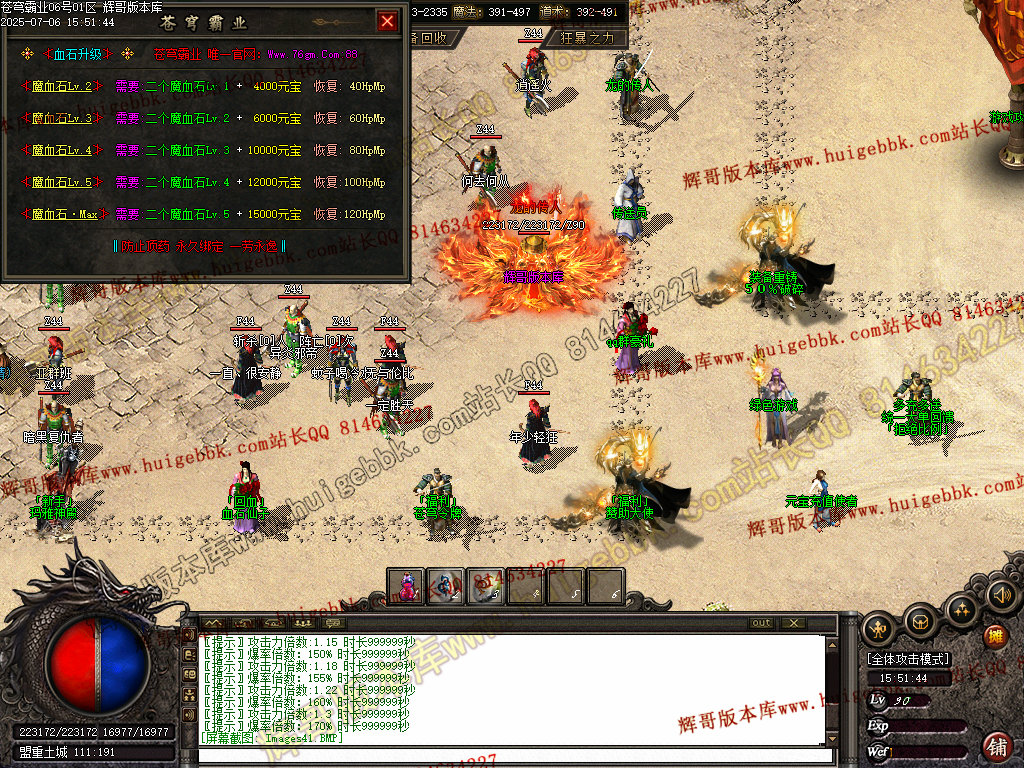Screen dimensions: 1024x768
Task: Open the skills sparkle icon
Action: tap(962, 609)
